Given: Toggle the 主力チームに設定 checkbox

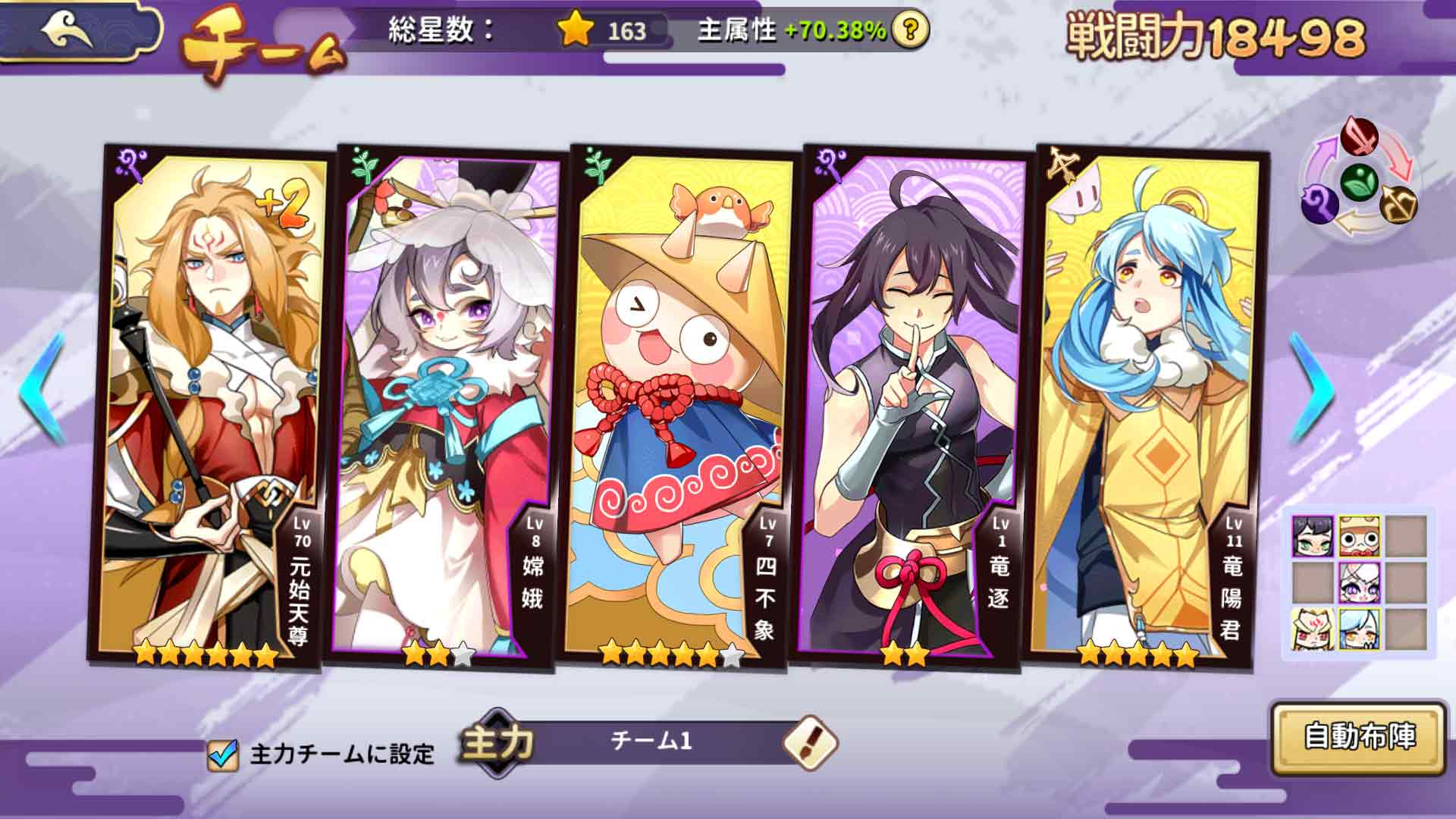Looking at the screenshot, I should point(222,755).
